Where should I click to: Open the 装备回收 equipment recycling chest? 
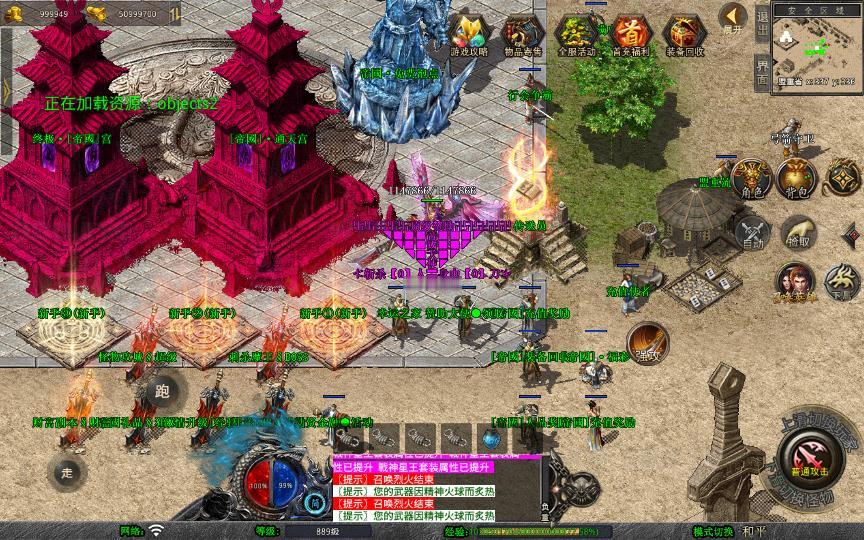click(685, 33)
